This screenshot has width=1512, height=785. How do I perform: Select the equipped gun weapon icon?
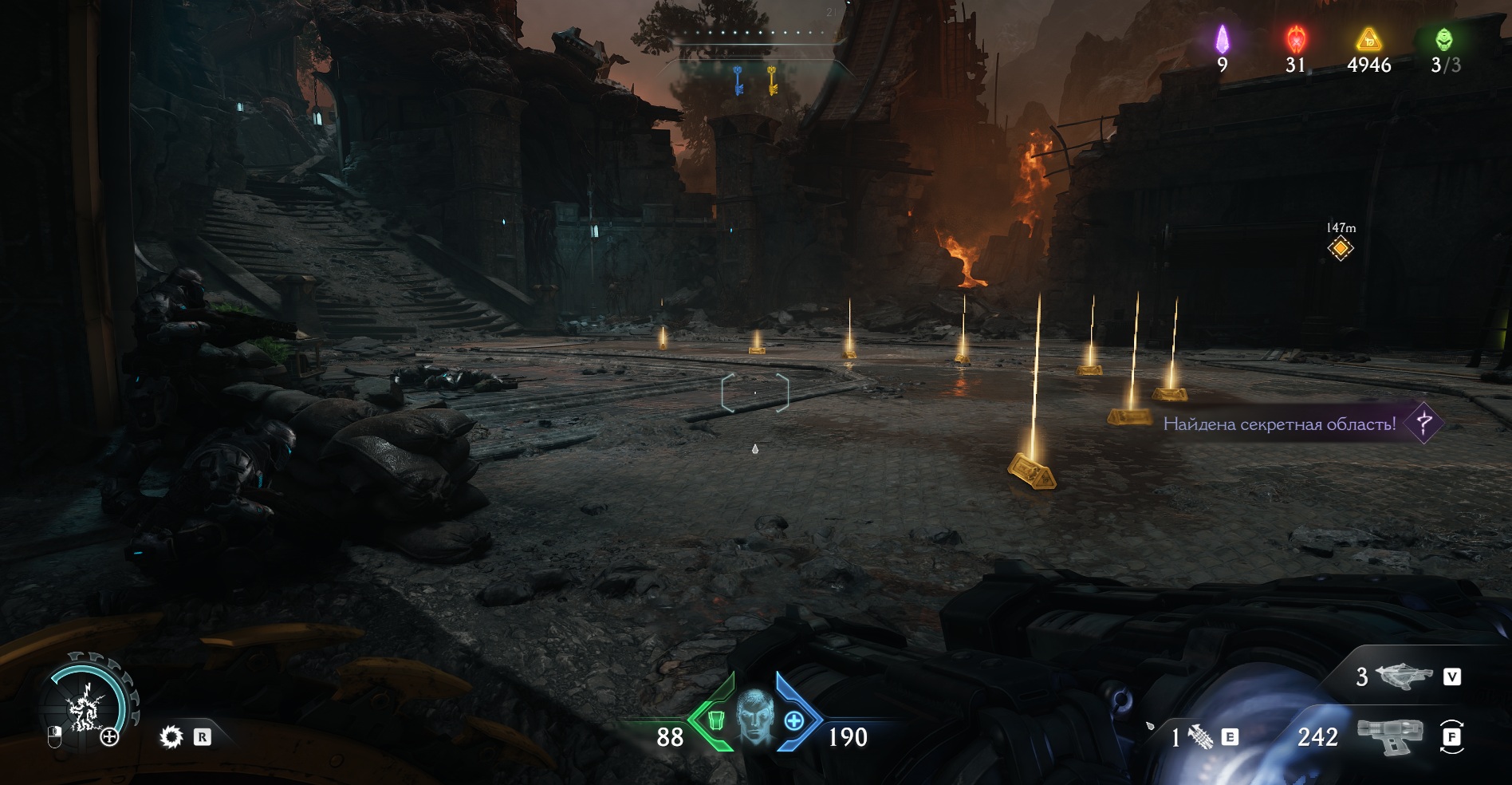pos(1388,736)
